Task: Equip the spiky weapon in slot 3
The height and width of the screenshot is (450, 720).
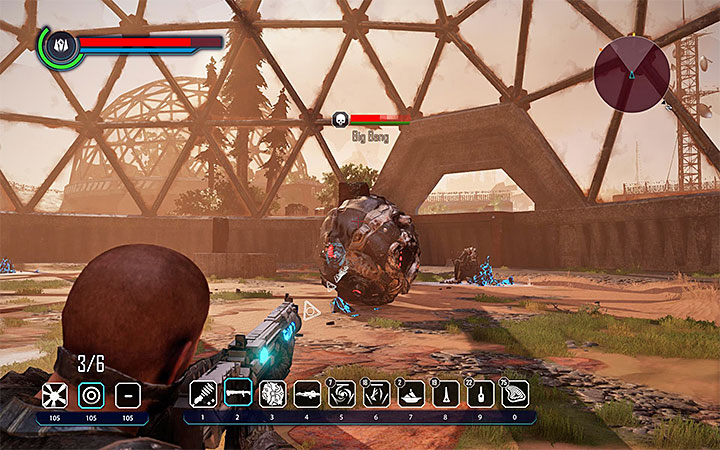Action: [273, 394]
